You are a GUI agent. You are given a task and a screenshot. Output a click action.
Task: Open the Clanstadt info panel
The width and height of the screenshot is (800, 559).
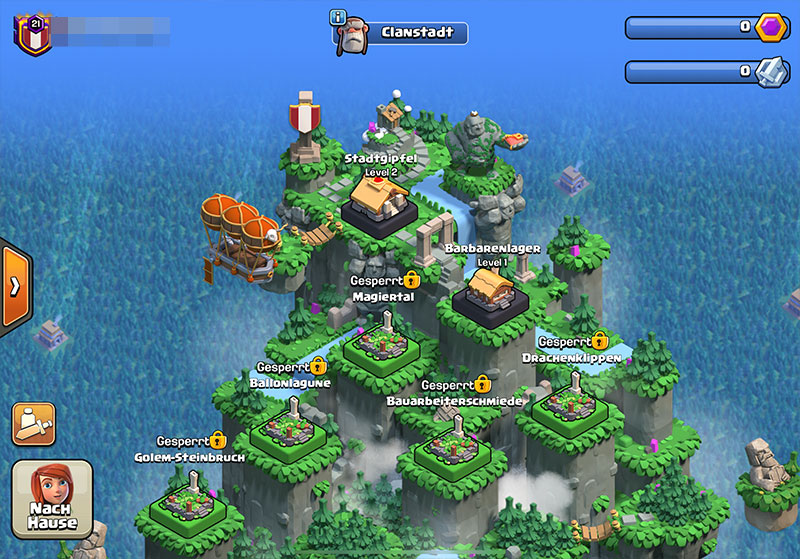(338, 18)
